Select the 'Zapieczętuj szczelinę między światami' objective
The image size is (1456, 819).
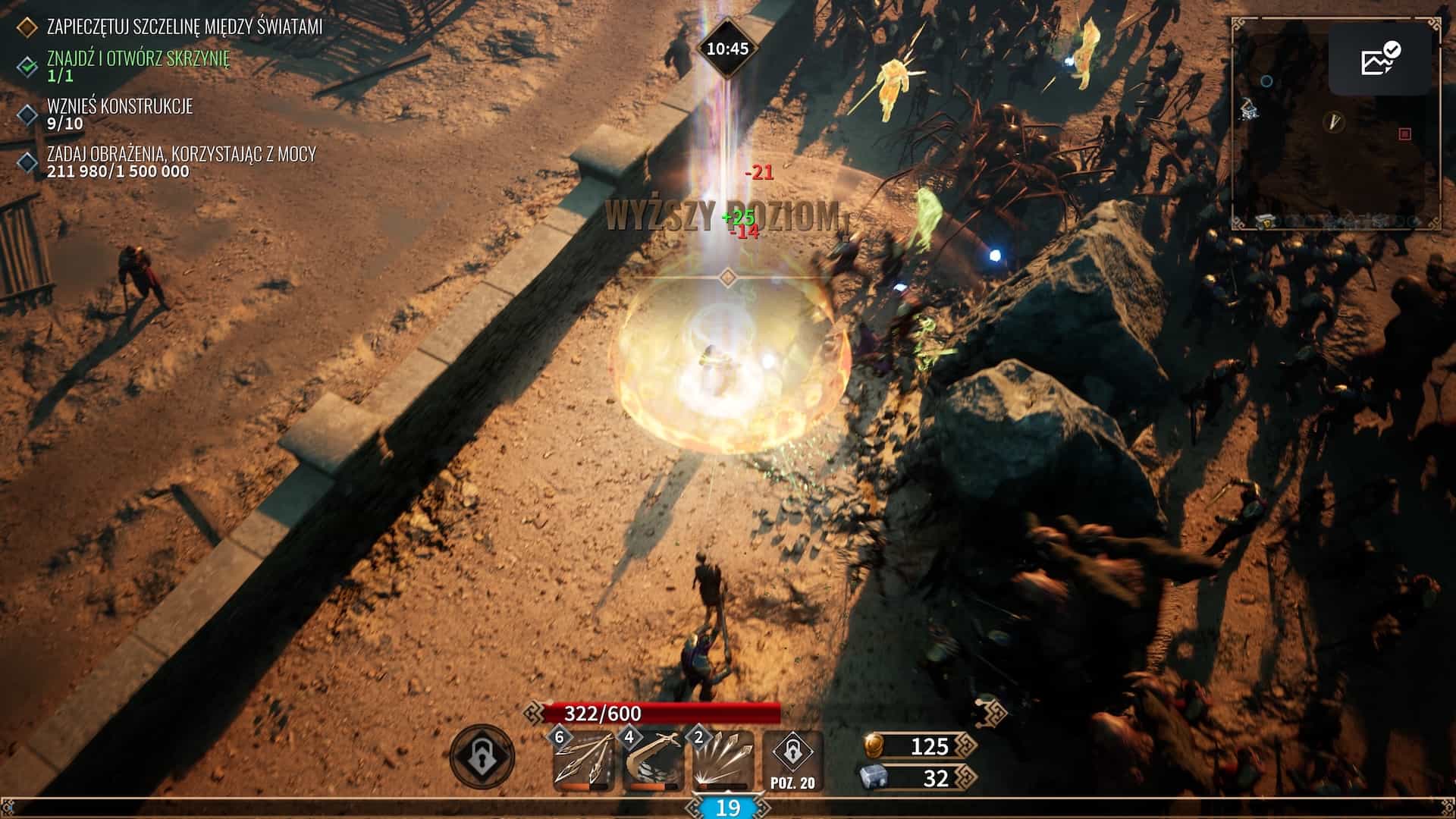coord(184,27)
